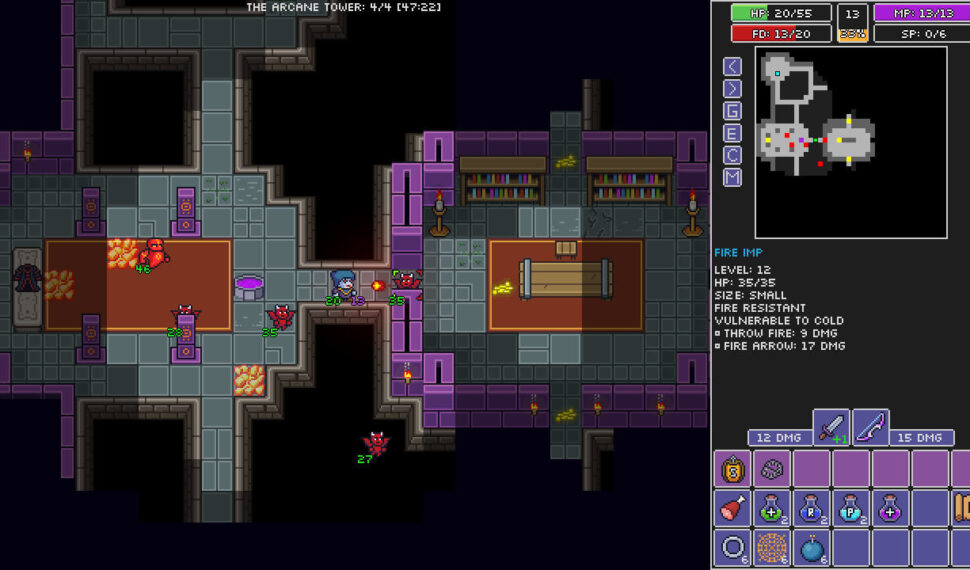The width and height of the screenshot is (970, 570).
Task: Open the C menu button
Action: (733, 155)
